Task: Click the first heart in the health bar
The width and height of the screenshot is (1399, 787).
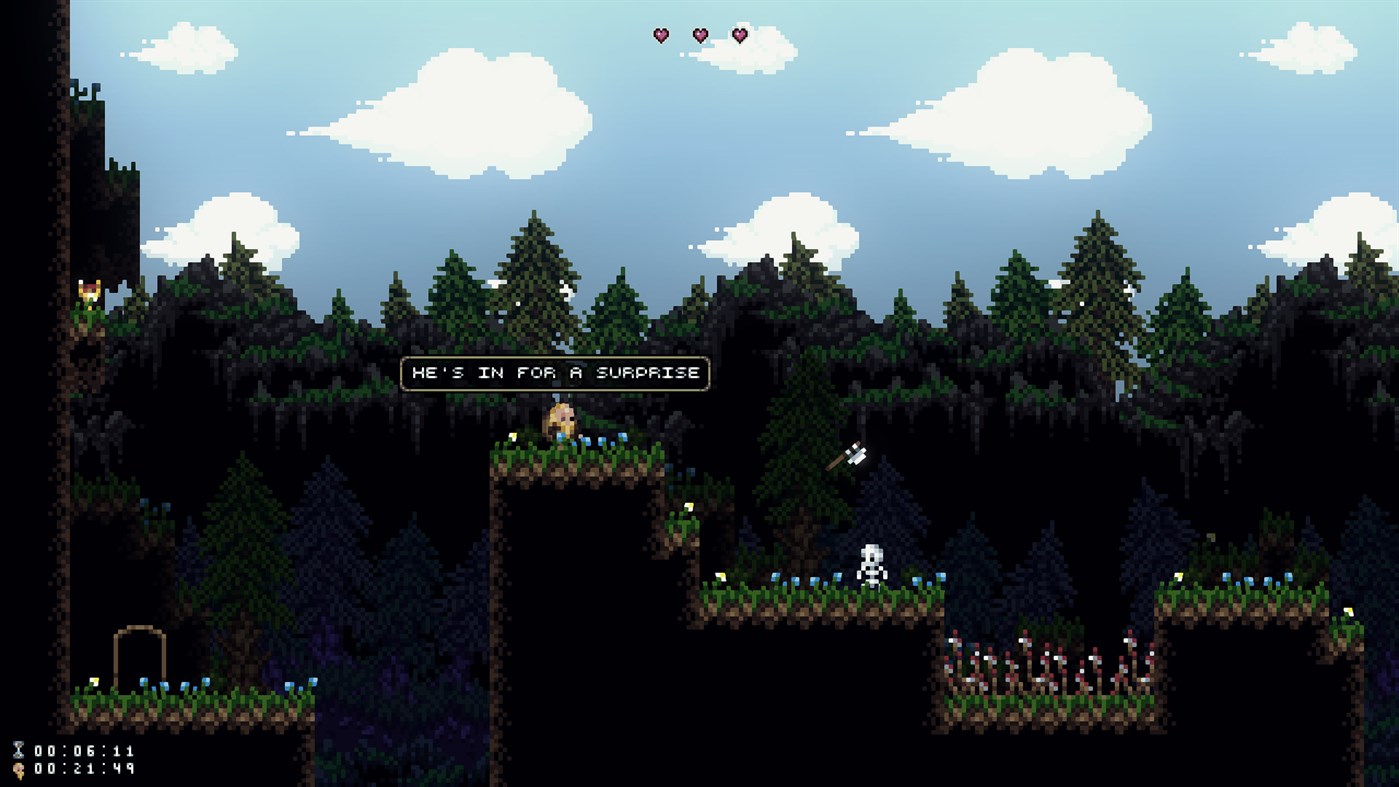Action: click(659, 36)
